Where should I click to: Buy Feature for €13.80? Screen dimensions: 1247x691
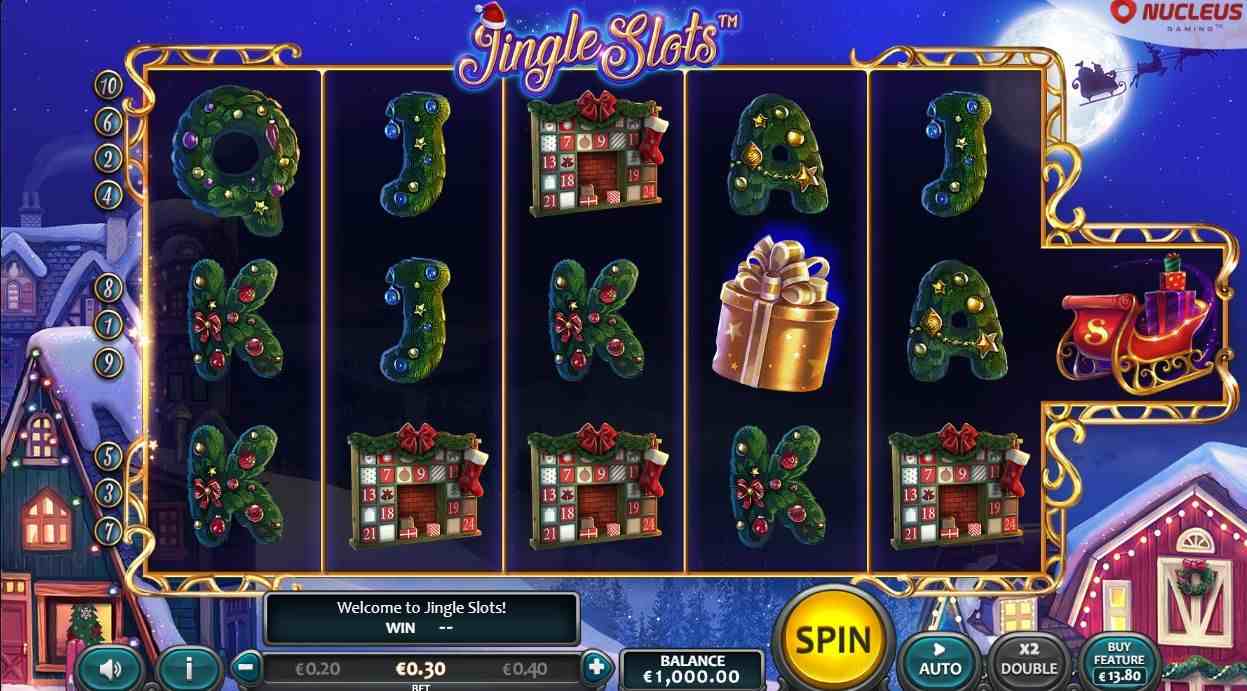click(1119, 661)
